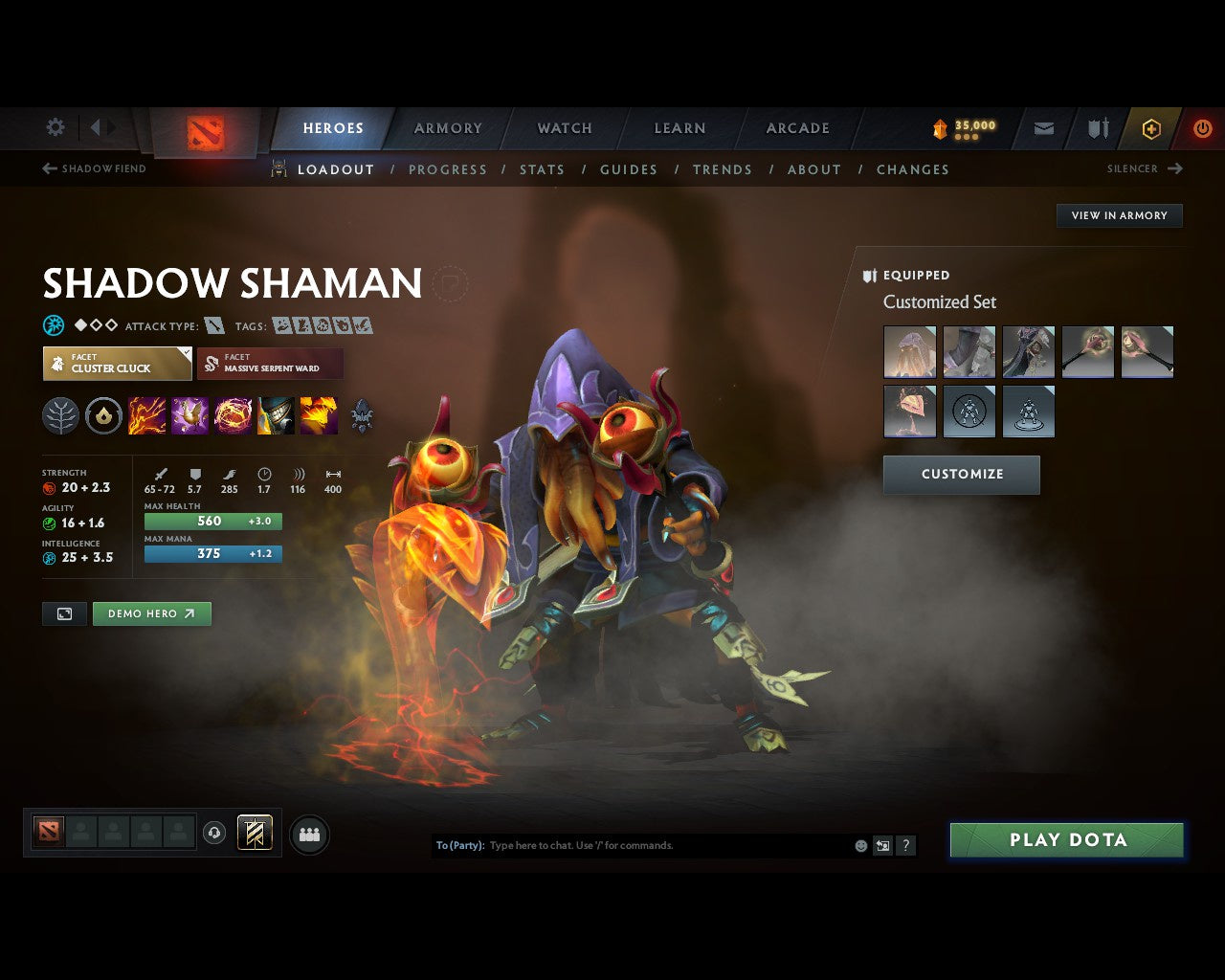Viewport: 1225px width, 980px height.
Task: Select the Shackles ability icon
Action: click(x=234, y=414)
